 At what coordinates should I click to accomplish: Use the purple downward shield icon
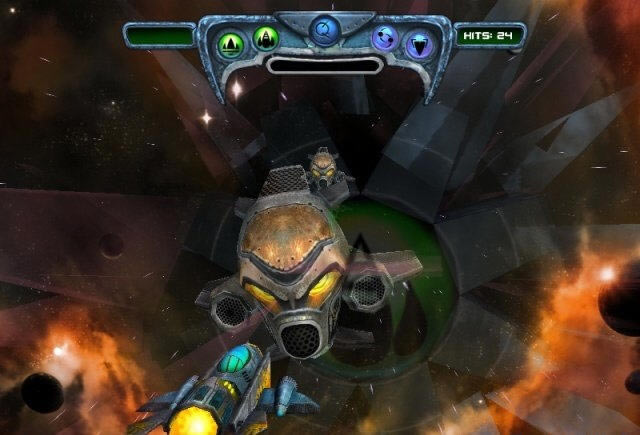point(416,43)
